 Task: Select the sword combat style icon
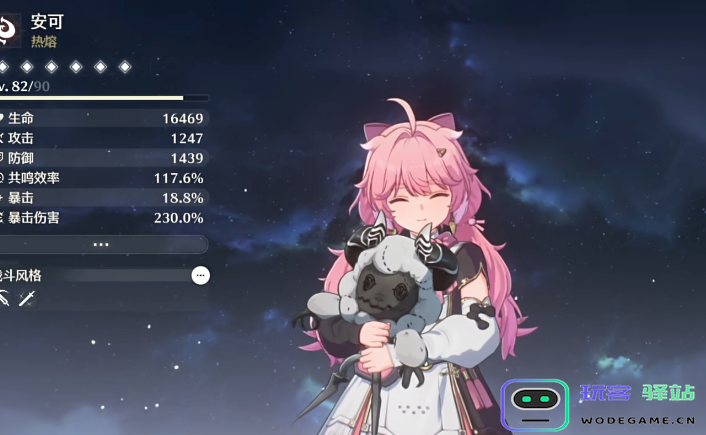(27, 297)
